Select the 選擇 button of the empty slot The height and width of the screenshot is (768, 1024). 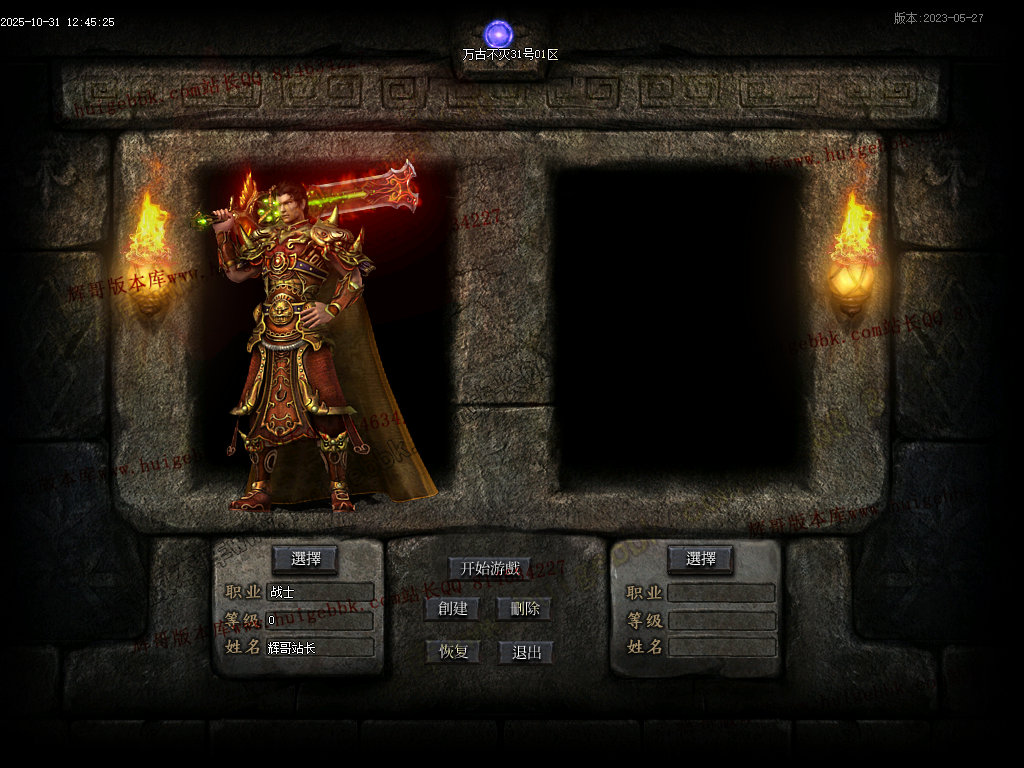coord(700,559)
